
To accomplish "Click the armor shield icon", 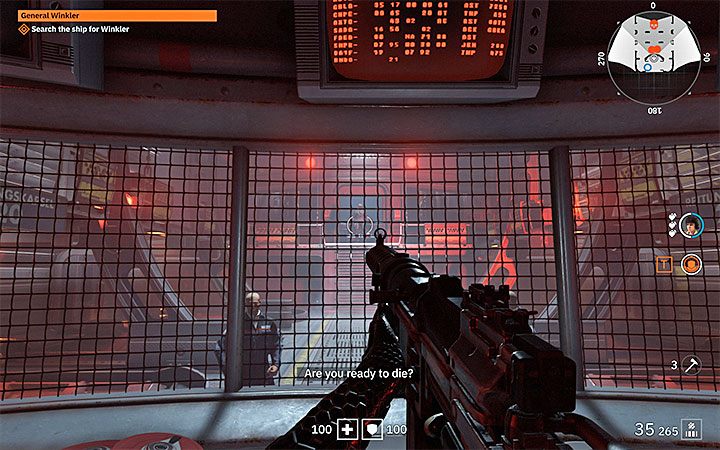I will (372, 429).
